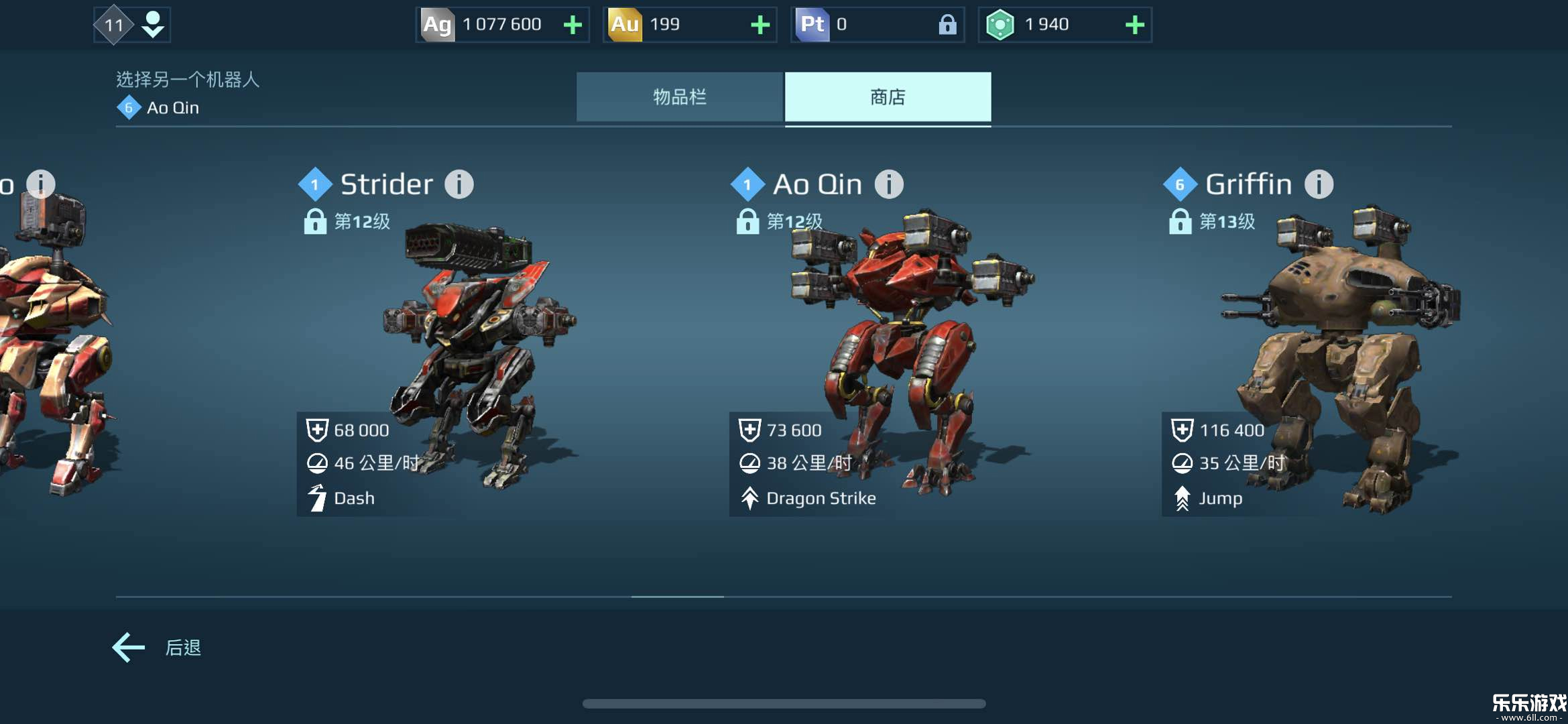Add more Ag silver with the plus button

click(x=572, y=25)
